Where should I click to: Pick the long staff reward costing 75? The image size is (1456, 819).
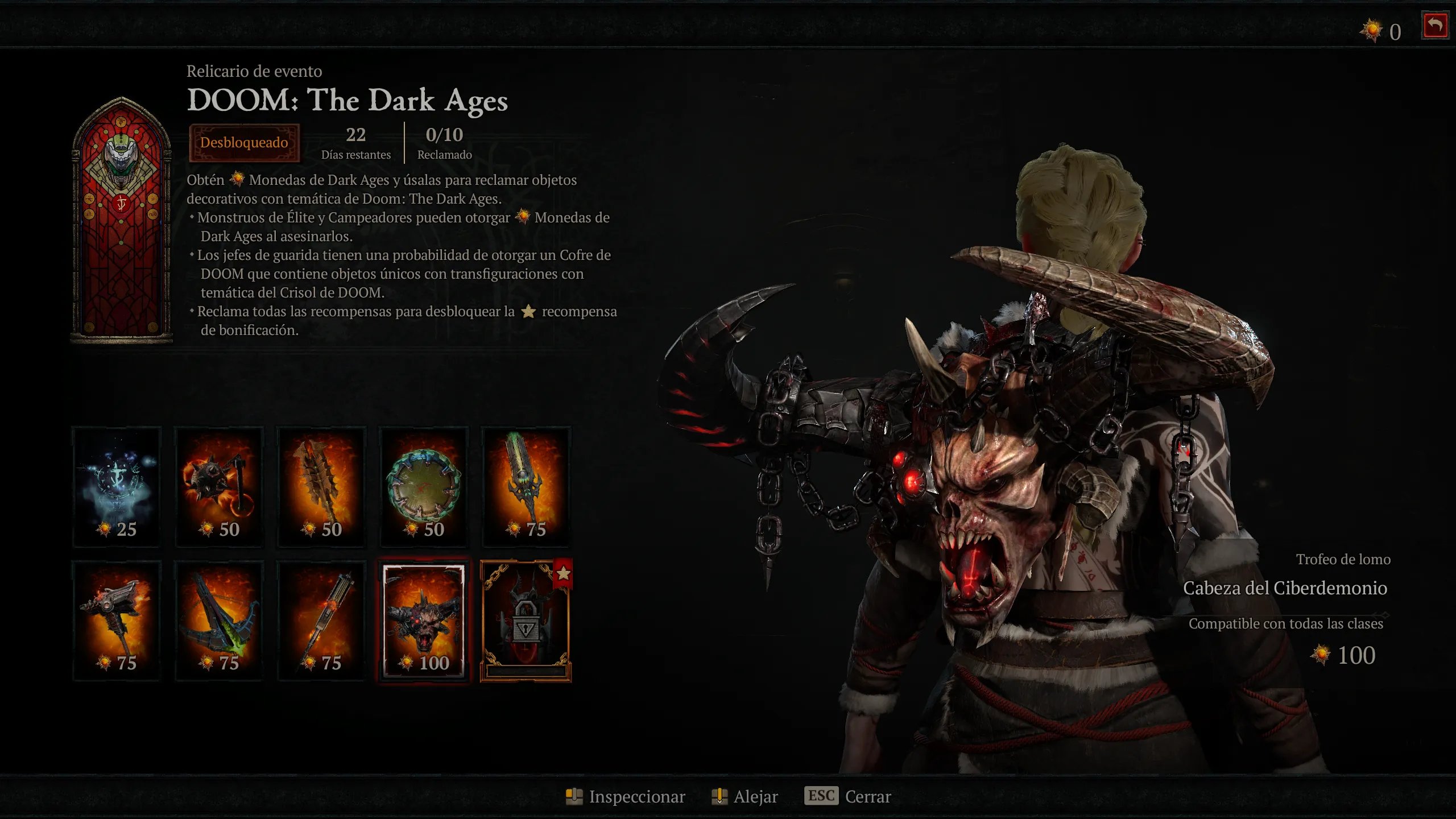(321, 620)
